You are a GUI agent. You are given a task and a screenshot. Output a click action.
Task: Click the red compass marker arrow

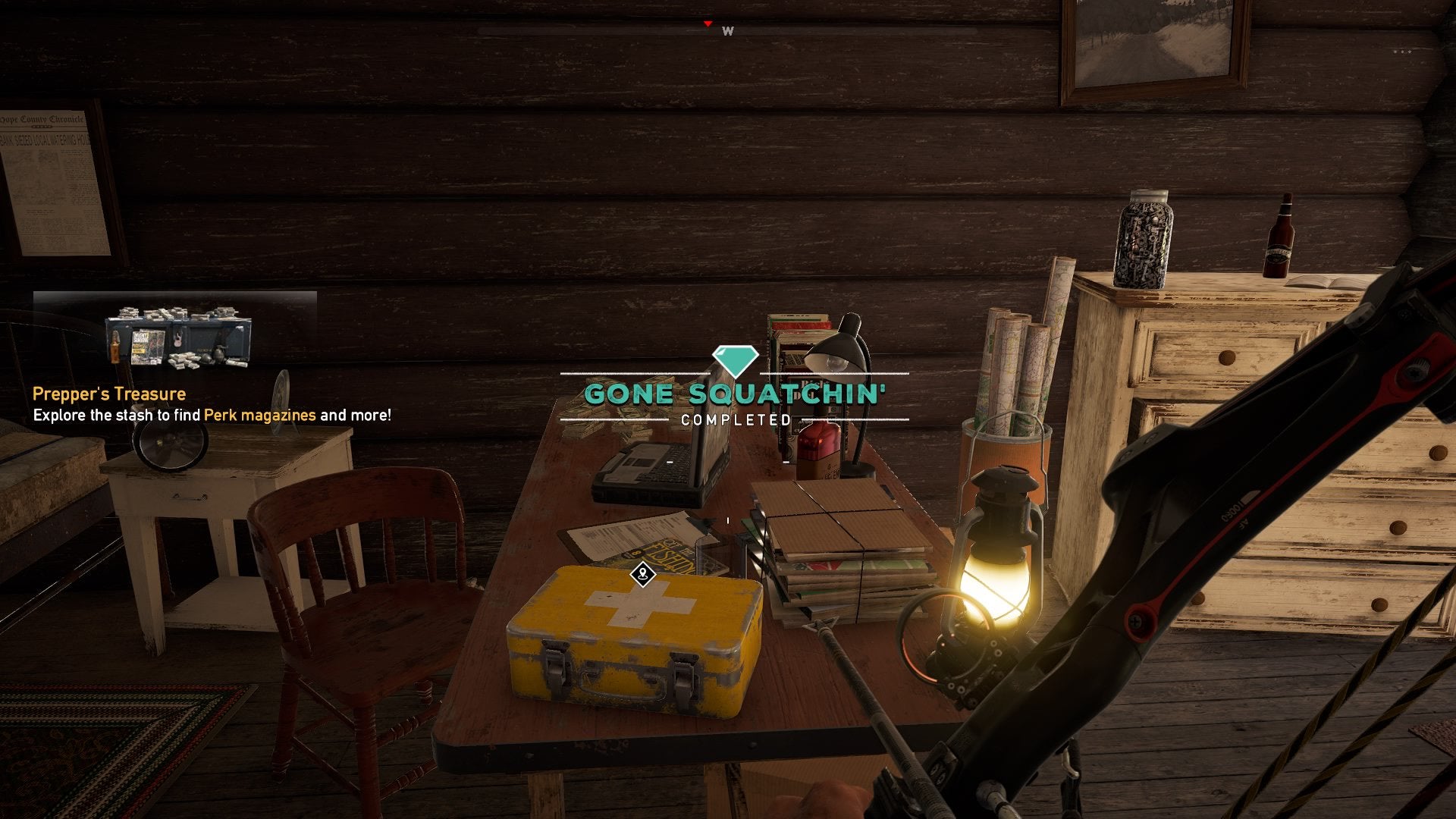[708, 23]
